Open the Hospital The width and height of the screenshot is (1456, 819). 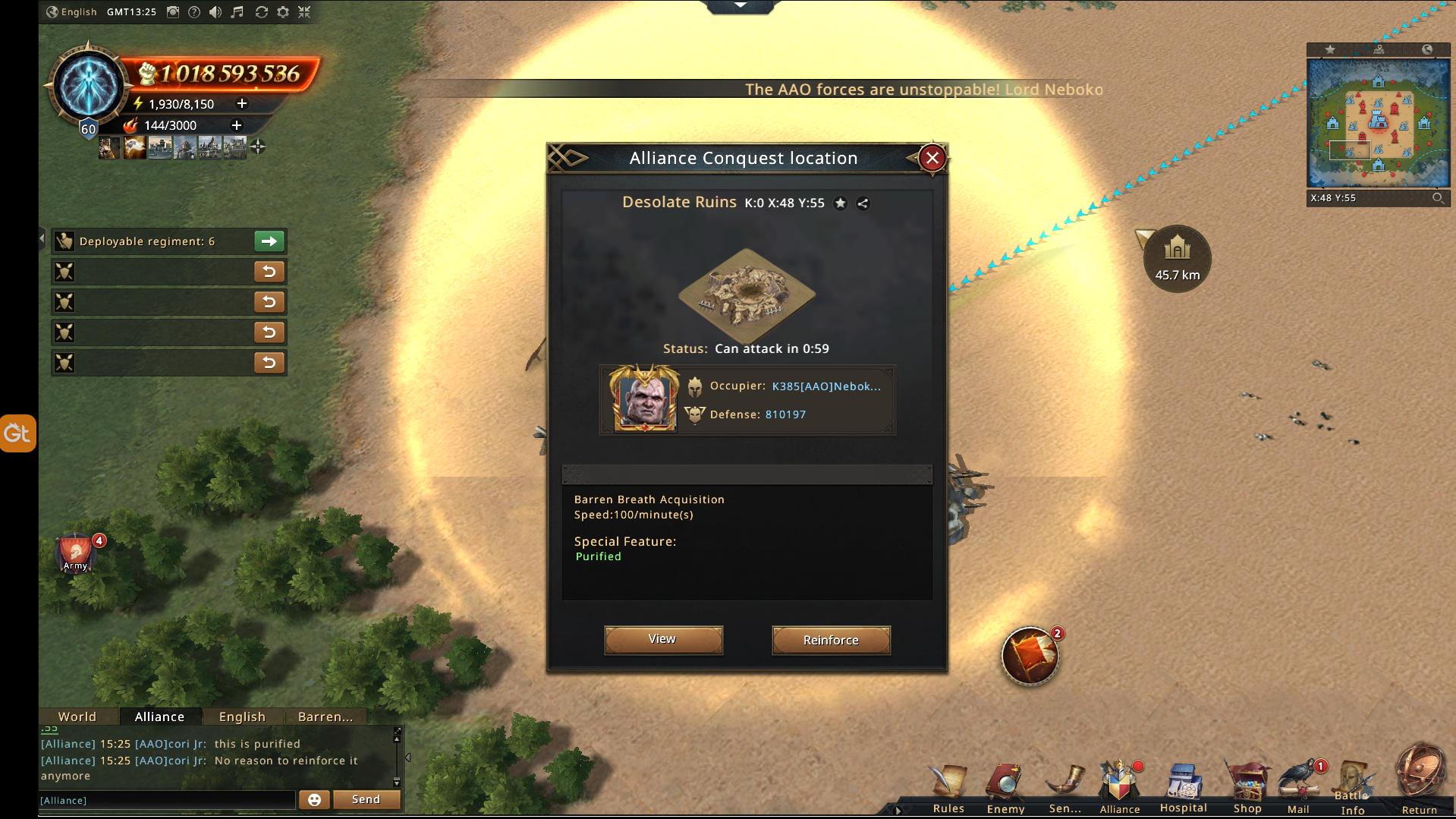[1183, 788]
